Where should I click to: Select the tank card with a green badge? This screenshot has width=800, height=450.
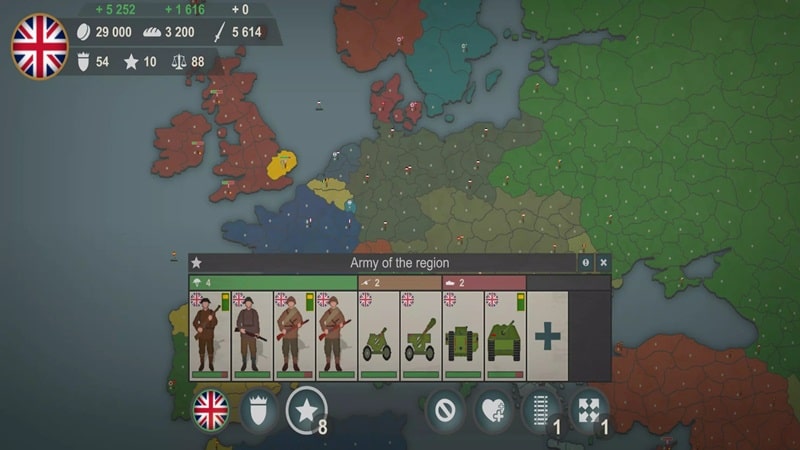505,336
